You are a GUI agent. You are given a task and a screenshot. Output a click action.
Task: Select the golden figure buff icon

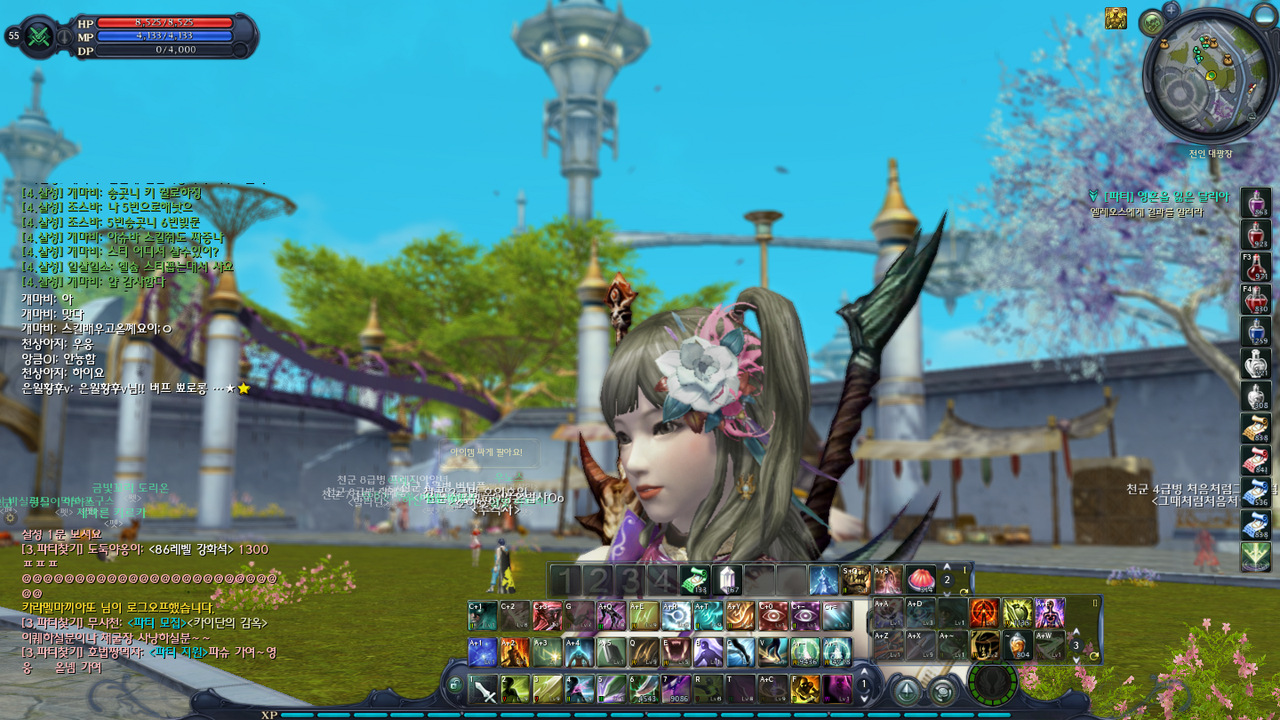[1115, 18]
